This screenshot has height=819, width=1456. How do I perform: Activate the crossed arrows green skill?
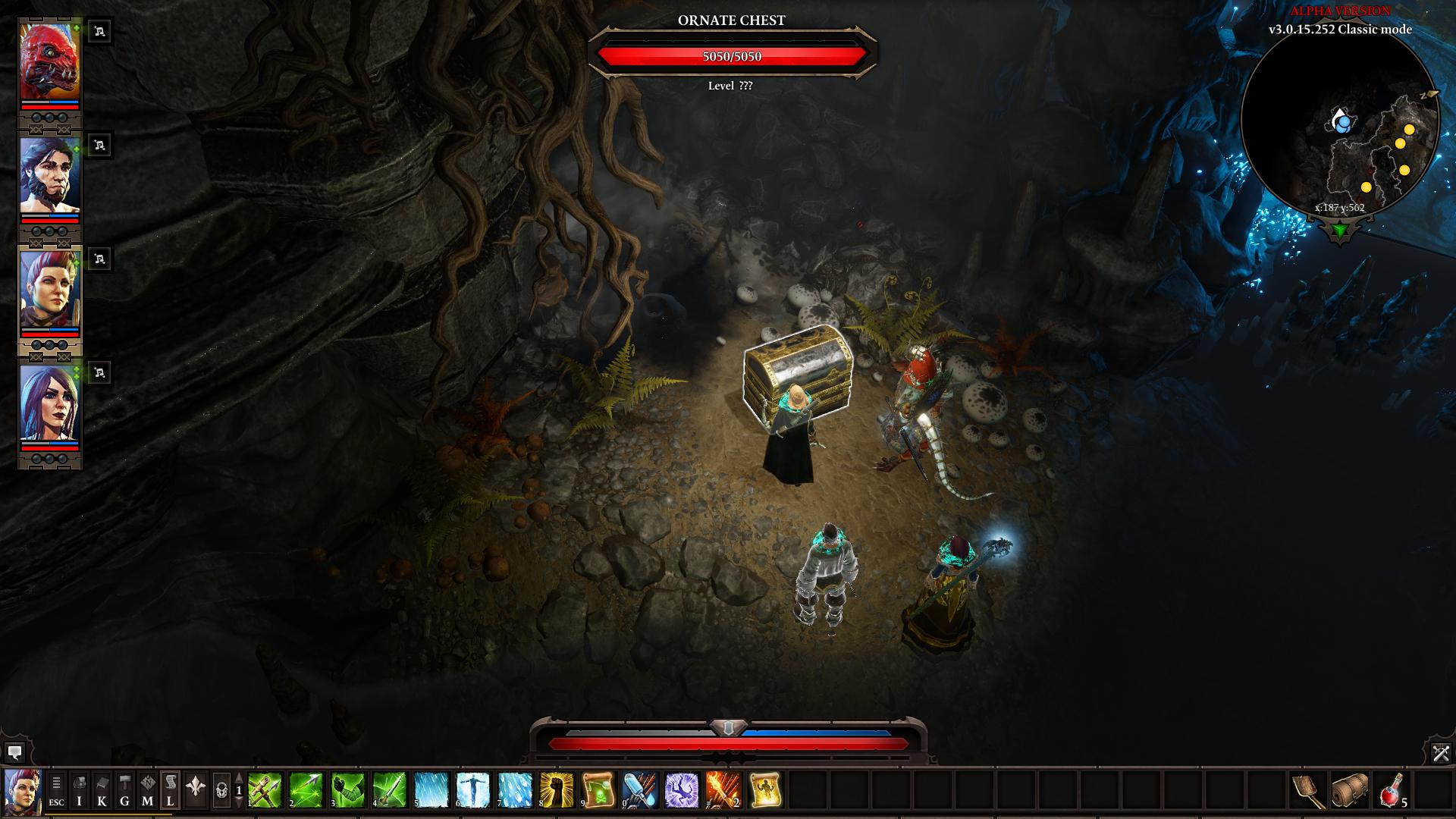pos(265,790)
